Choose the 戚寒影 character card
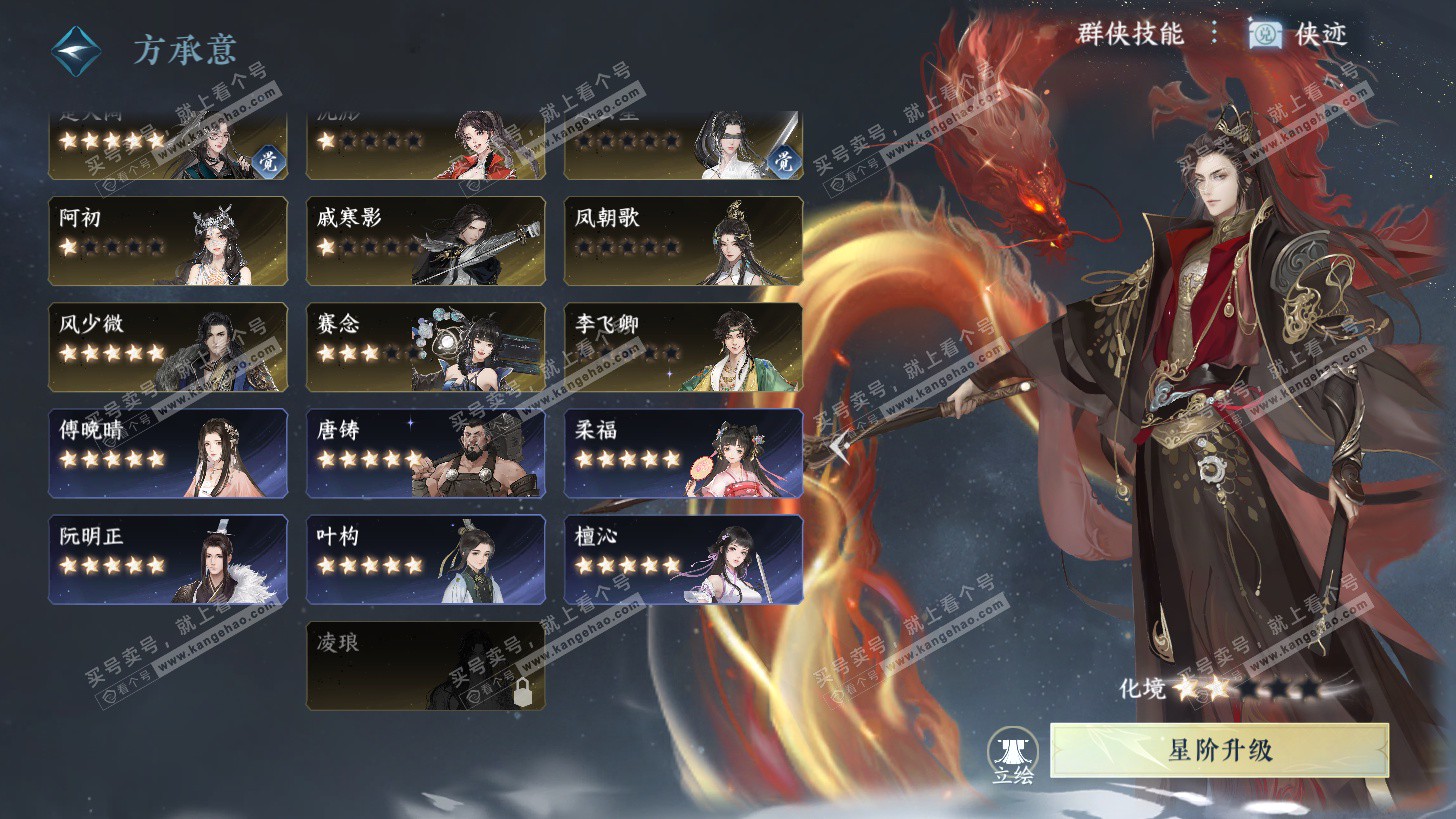The width and height of the screenshot is (1456, 819). tap(425, 241)
